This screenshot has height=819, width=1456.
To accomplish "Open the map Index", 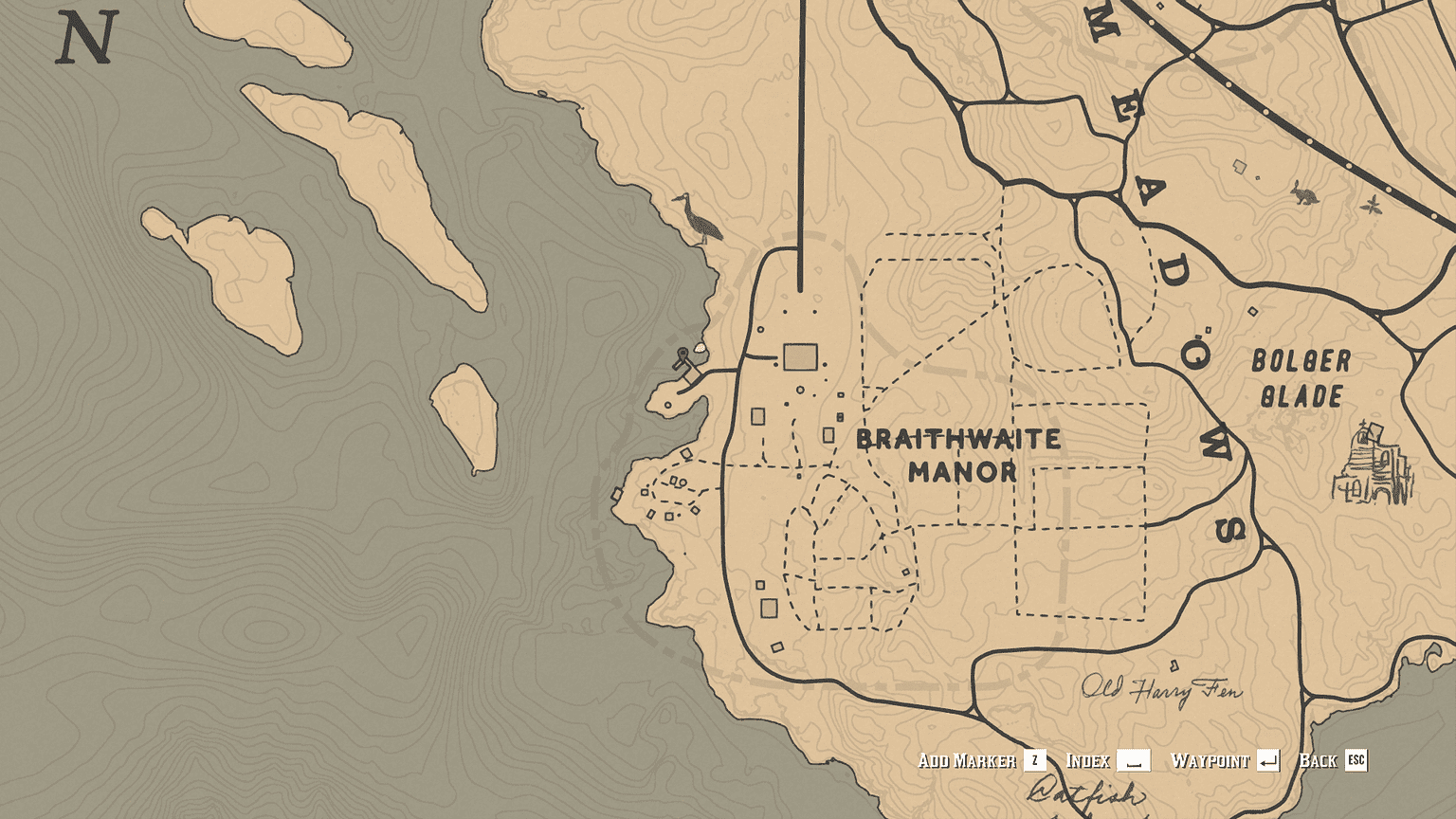I will click(x=1090, y=760).
